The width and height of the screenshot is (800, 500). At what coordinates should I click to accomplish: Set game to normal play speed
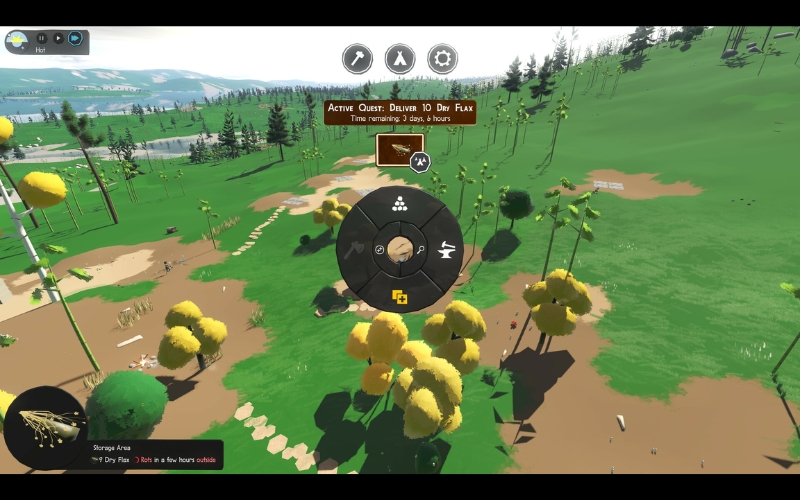[x=58, y=38]
